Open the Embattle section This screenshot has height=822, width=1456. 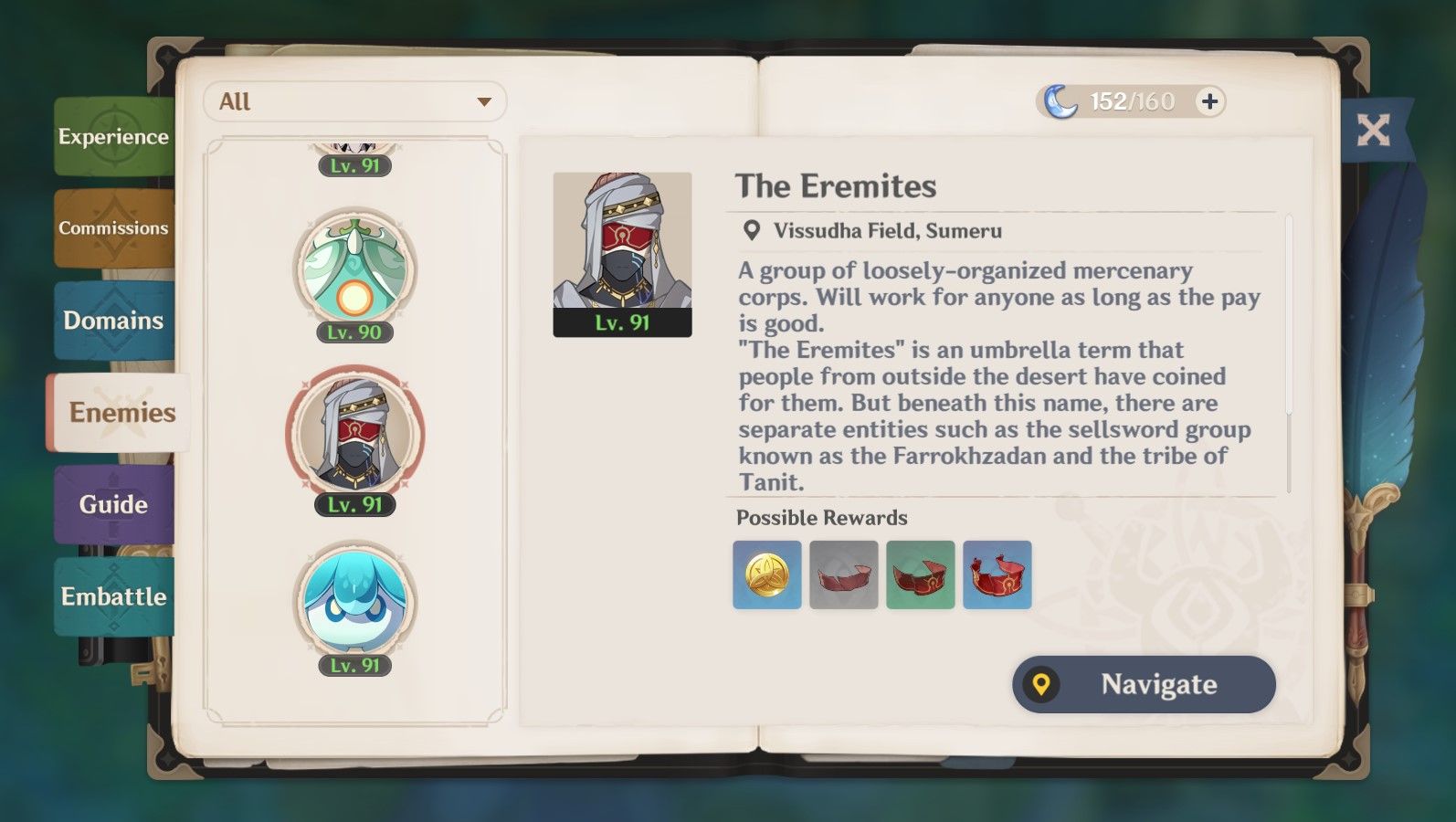coord(113,597)
